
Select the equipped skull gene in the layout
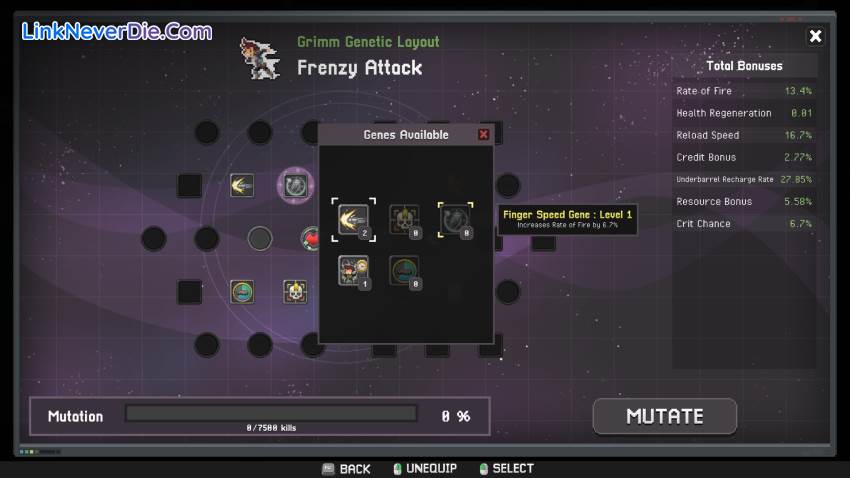click(294, 291)
